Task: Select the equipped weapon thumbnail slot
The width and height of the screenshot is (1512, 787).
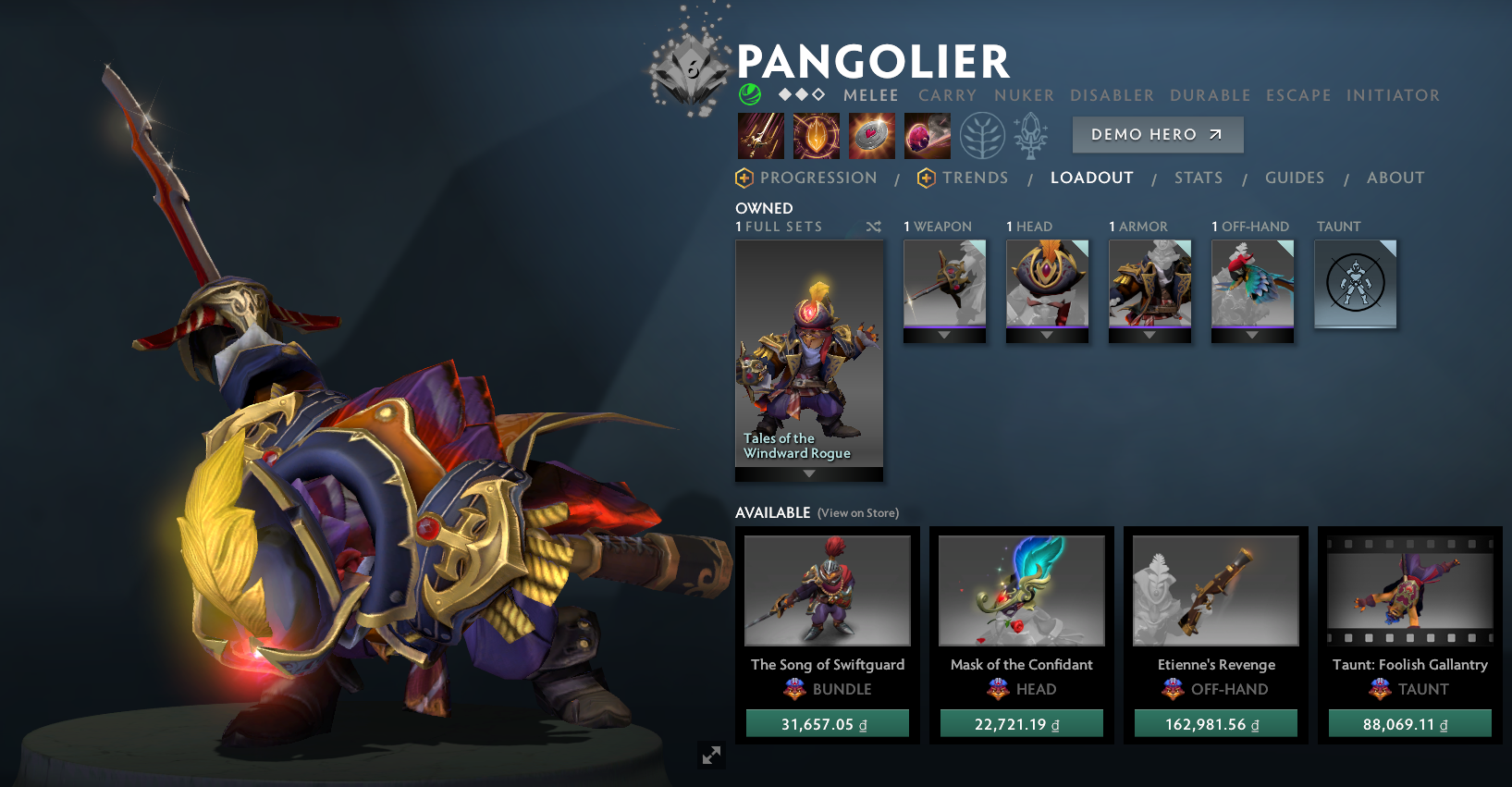Action: (944, 287)
